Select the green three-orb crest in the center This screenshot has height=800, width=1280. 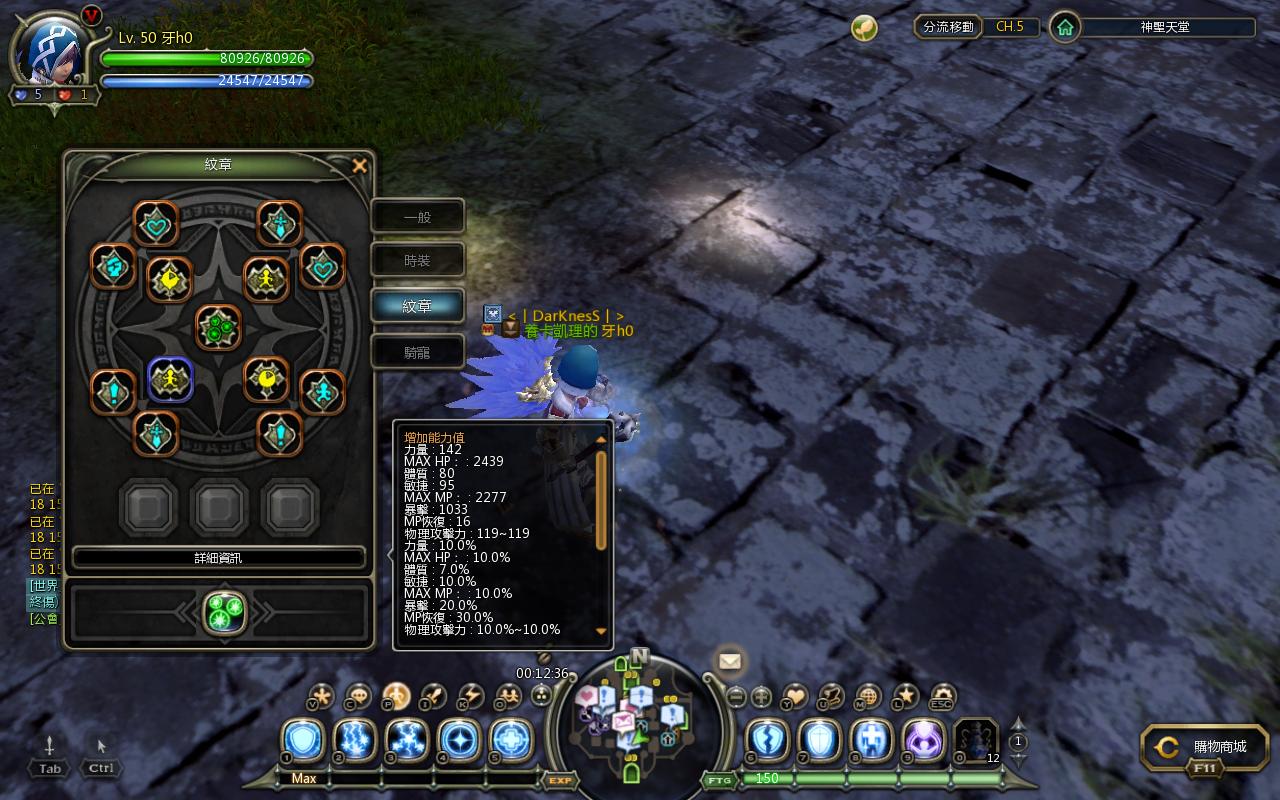click(x=217, y=327)
